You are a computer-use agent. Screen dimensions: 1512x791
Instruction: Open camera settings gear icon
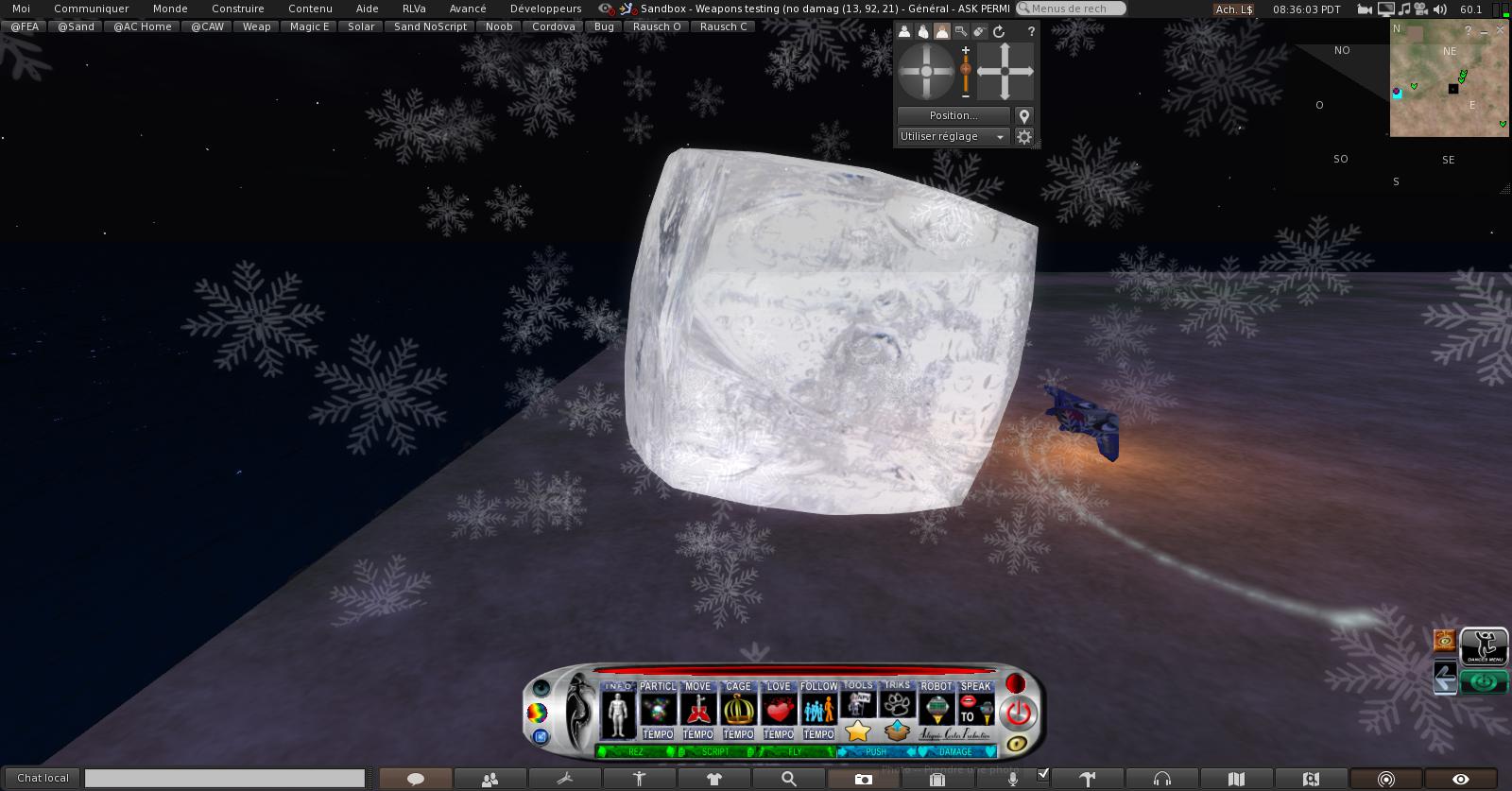click(x=1023, y=137)
